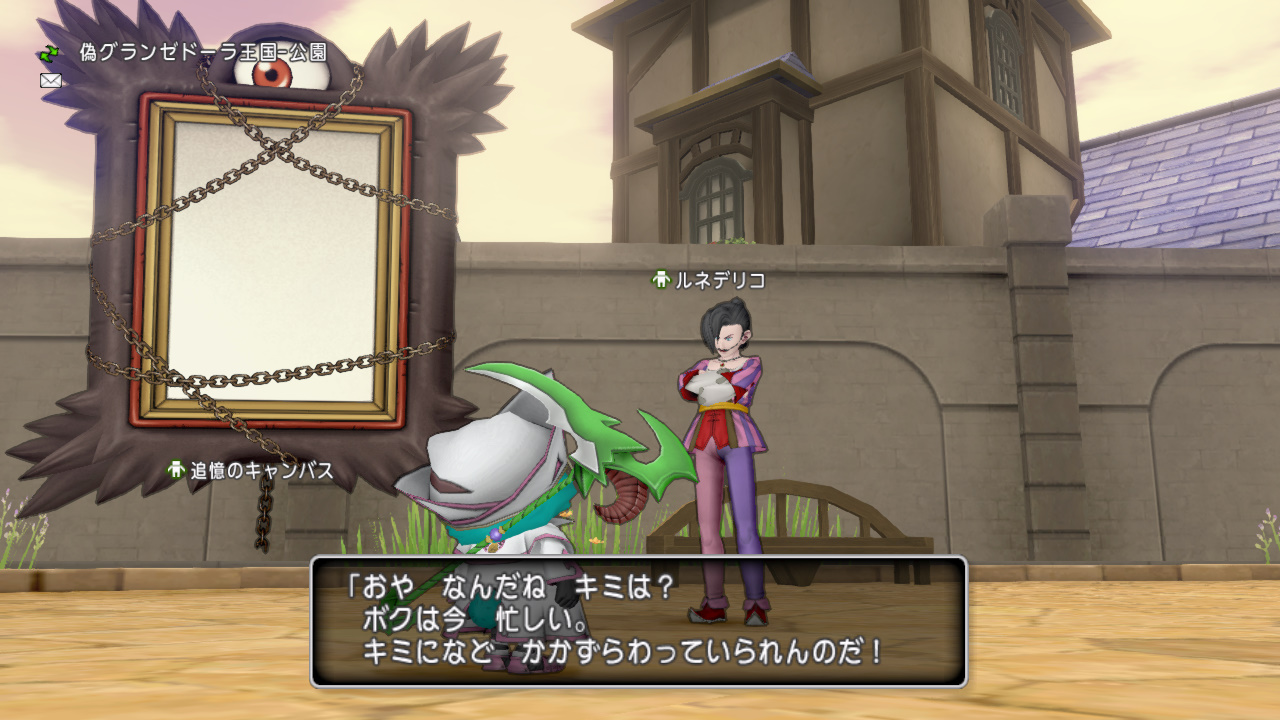Select the 追憶のキャンバス name tag
Viewport: 1280px width, 720px height.
[250, 470]
